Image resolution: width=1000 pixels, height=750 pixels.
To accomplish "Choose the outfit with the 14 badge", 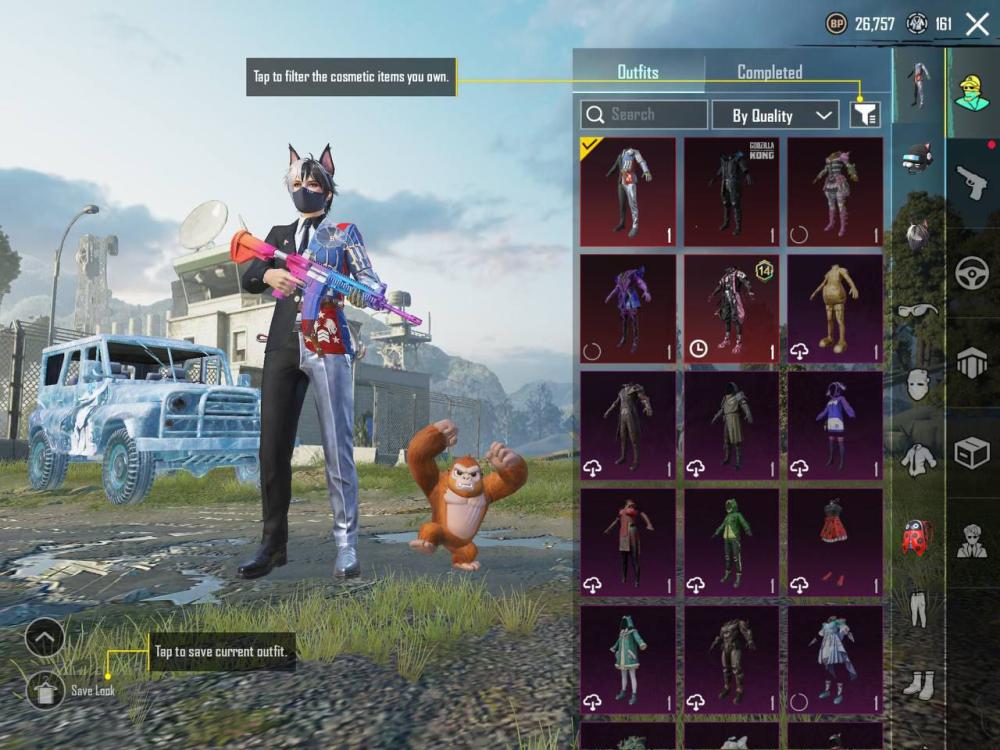I will (x=731, y=308).
